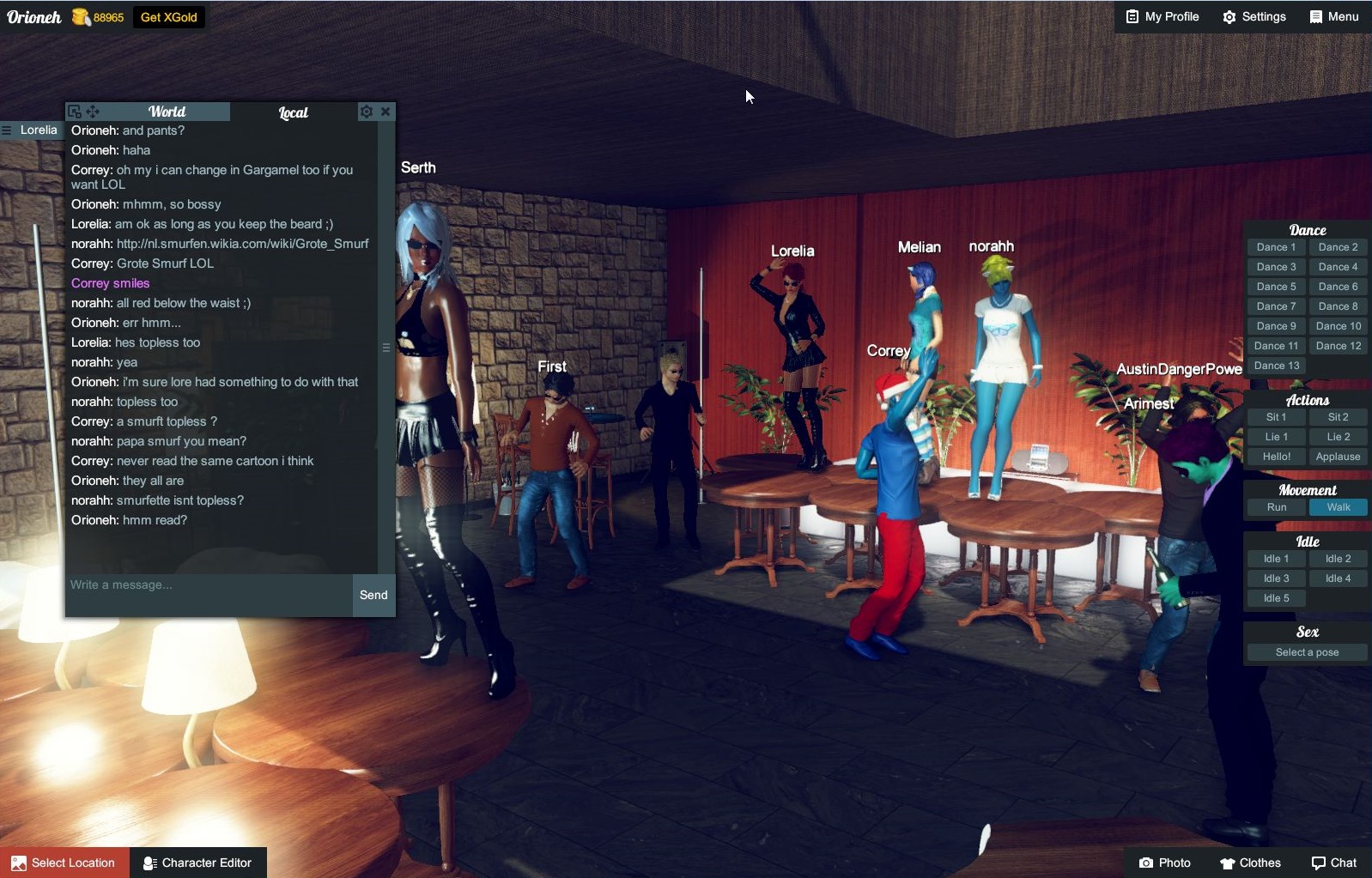Screen dimensions: 1372x878
Task: Switch to the World chat tab
Action: (167, 112)
